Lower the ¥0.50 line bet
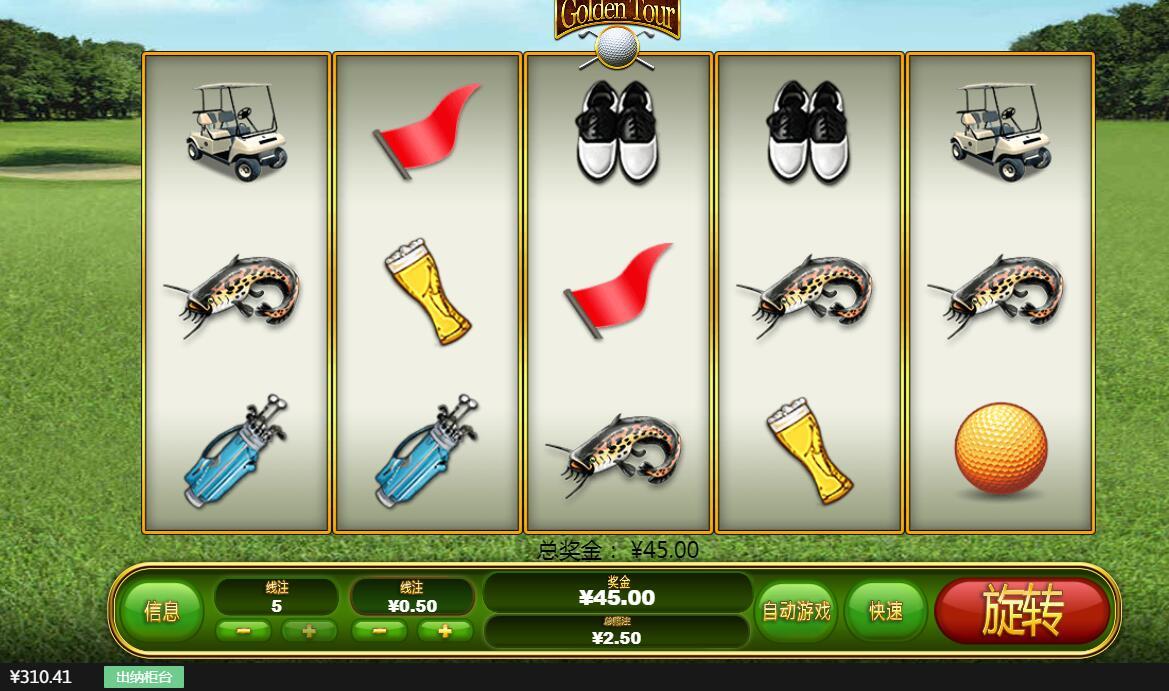Image resolution: width=1169 pixels, height=691 pixels. (379, 631)
